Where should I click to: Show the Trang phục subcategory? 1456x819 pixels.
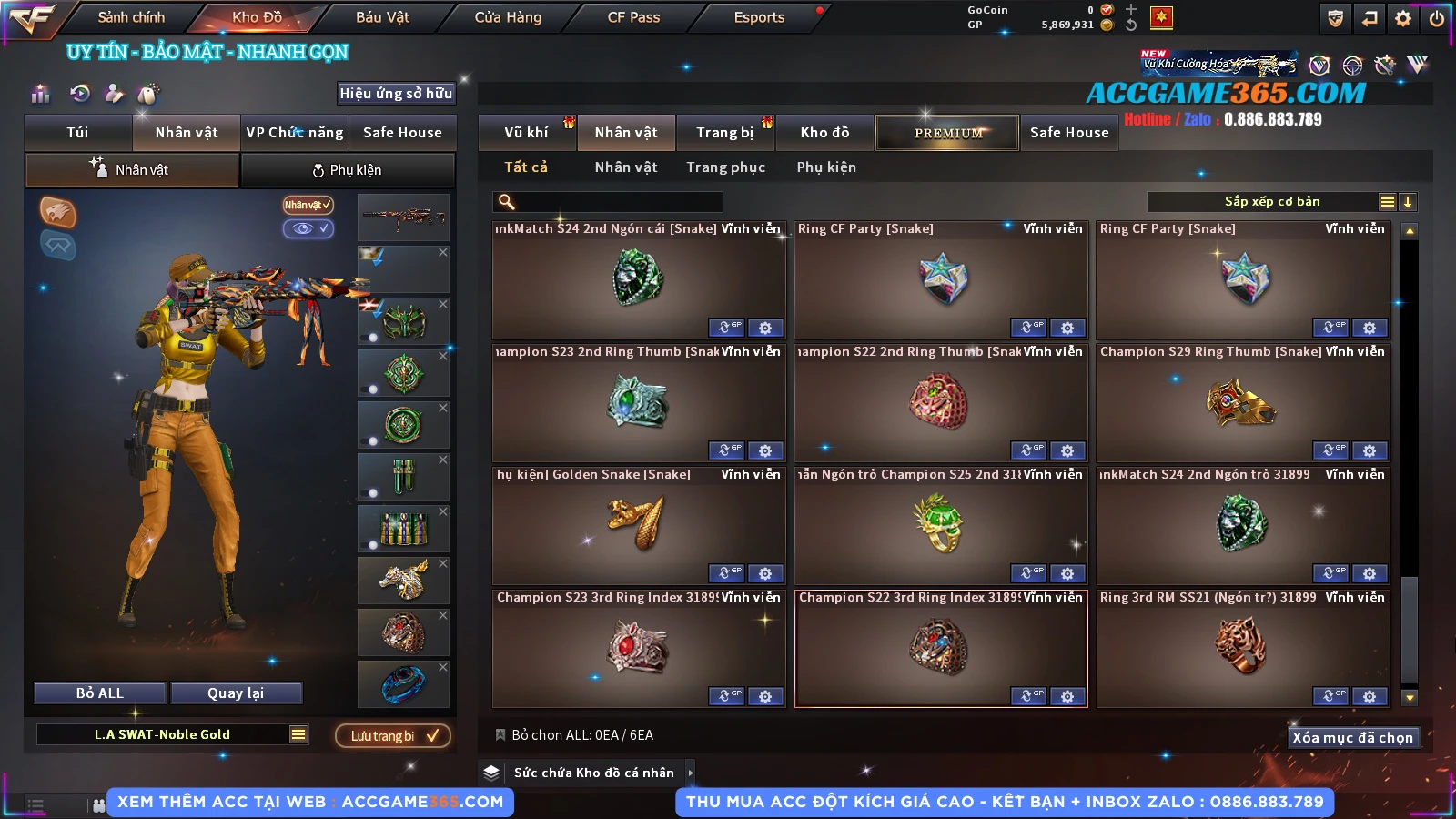[725, 167]
